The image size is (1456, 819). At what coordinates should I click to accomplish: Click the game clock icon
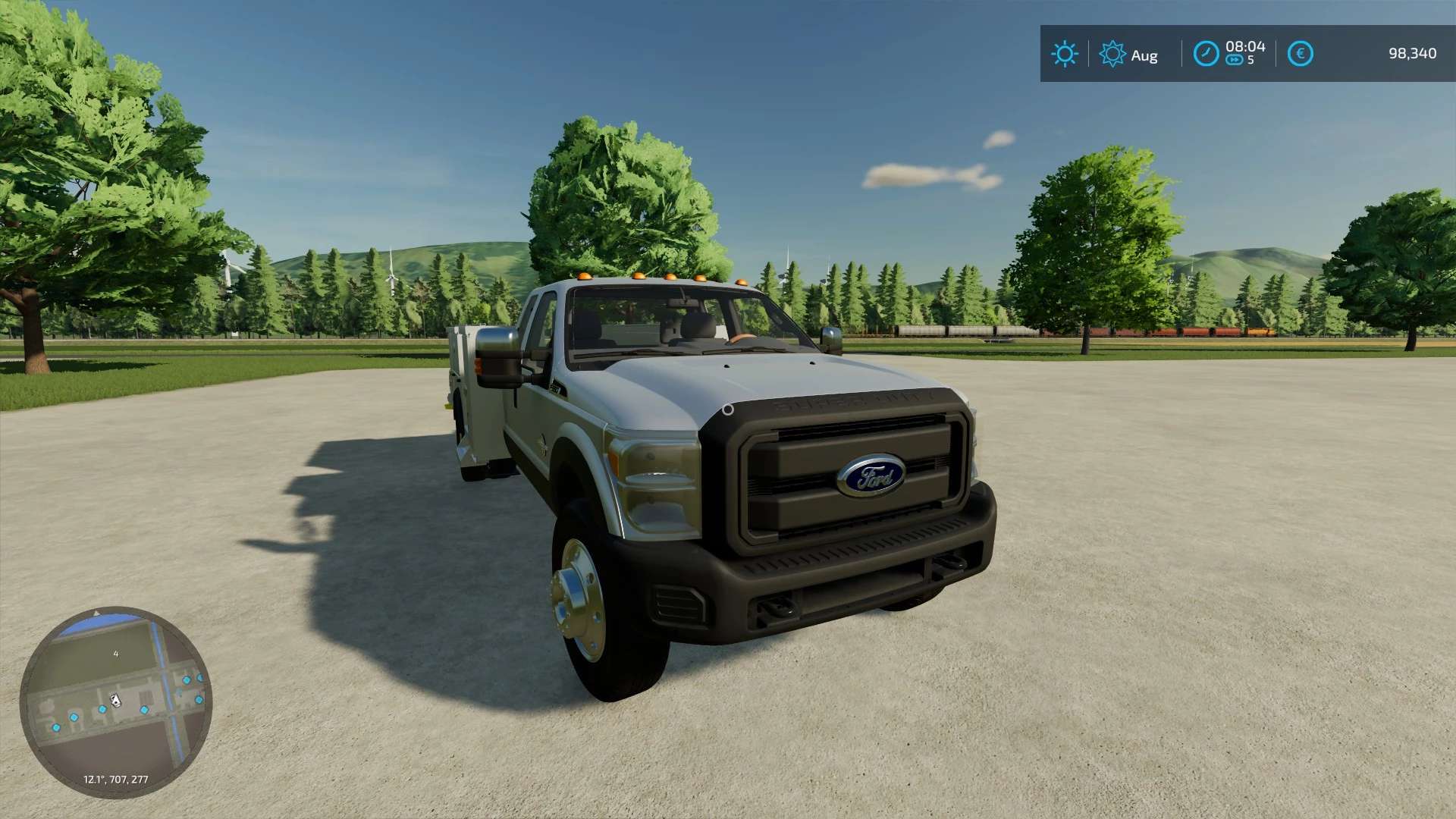[1206, 54]
